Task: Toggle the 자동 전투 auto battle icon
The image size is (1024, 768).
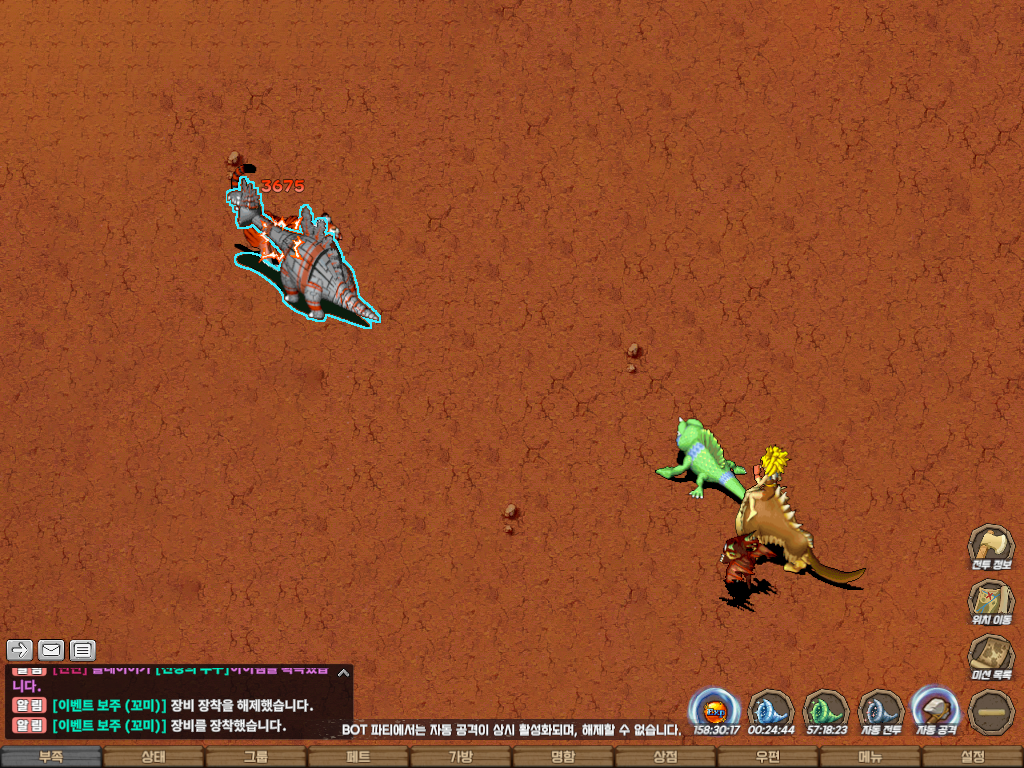Action: coord(881,708)
